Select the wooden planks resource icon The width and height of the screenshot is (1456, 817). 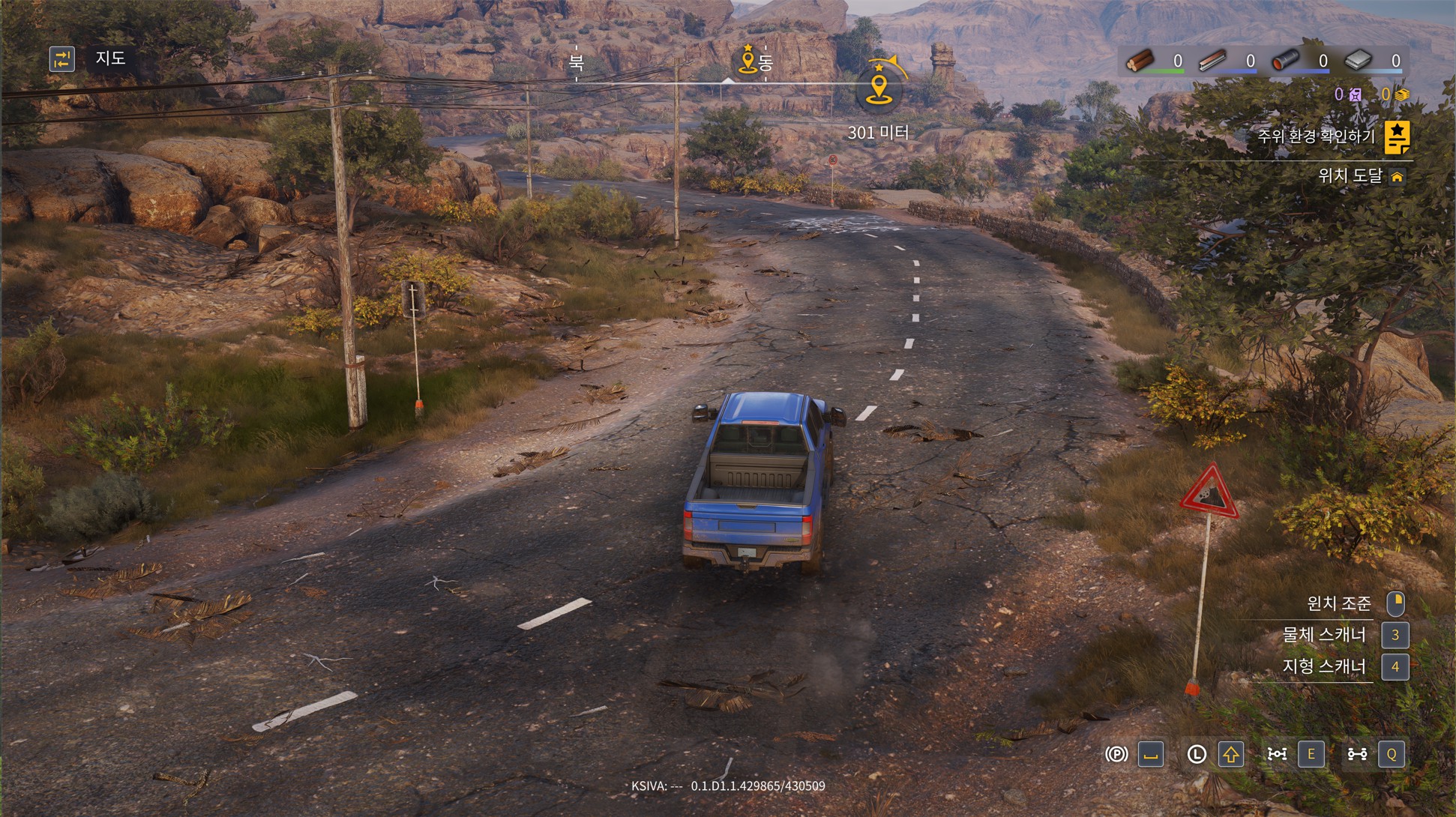click(1212, 61)
